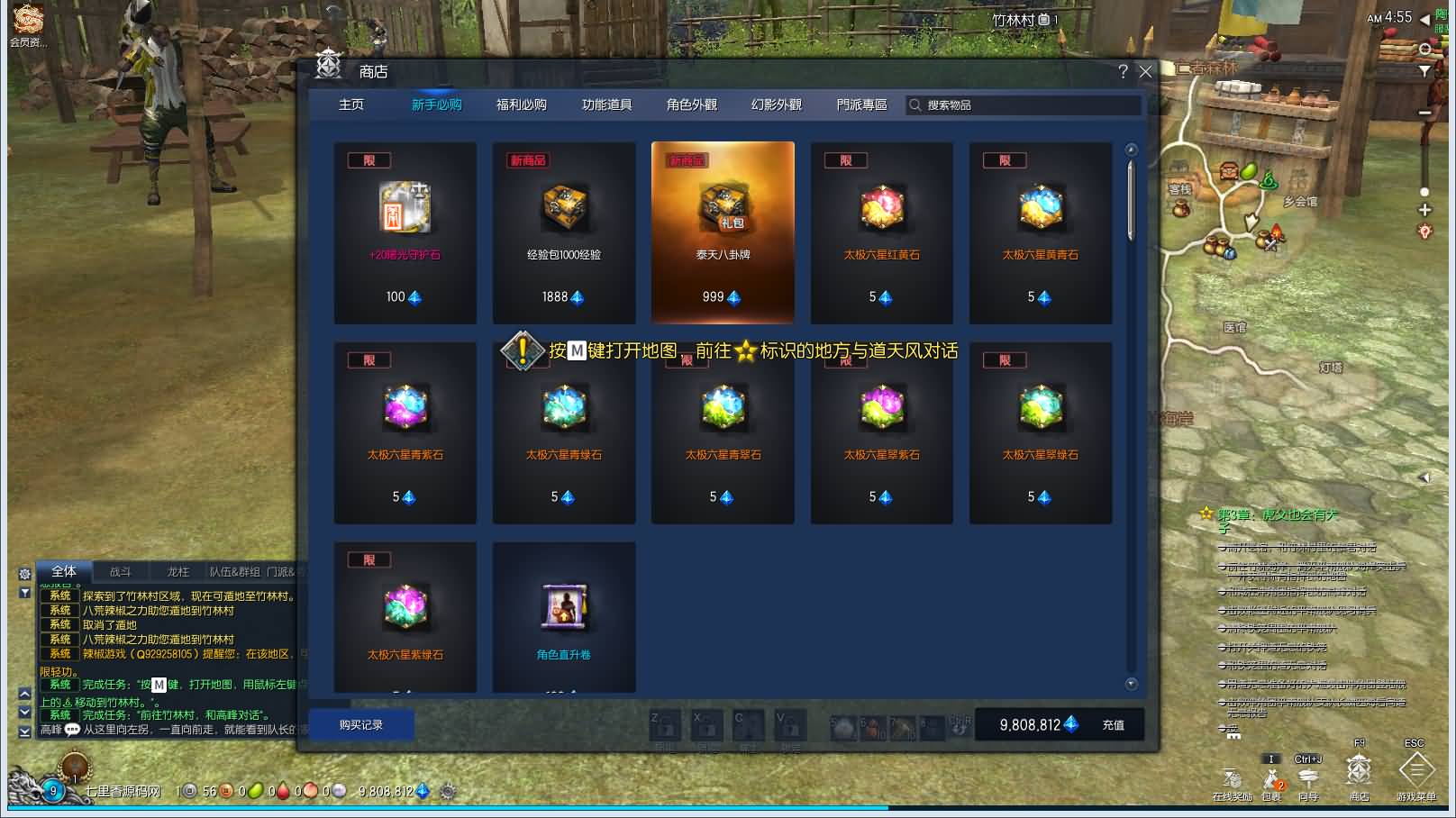Select the 泰天八卦牌 gift pack

723,232
